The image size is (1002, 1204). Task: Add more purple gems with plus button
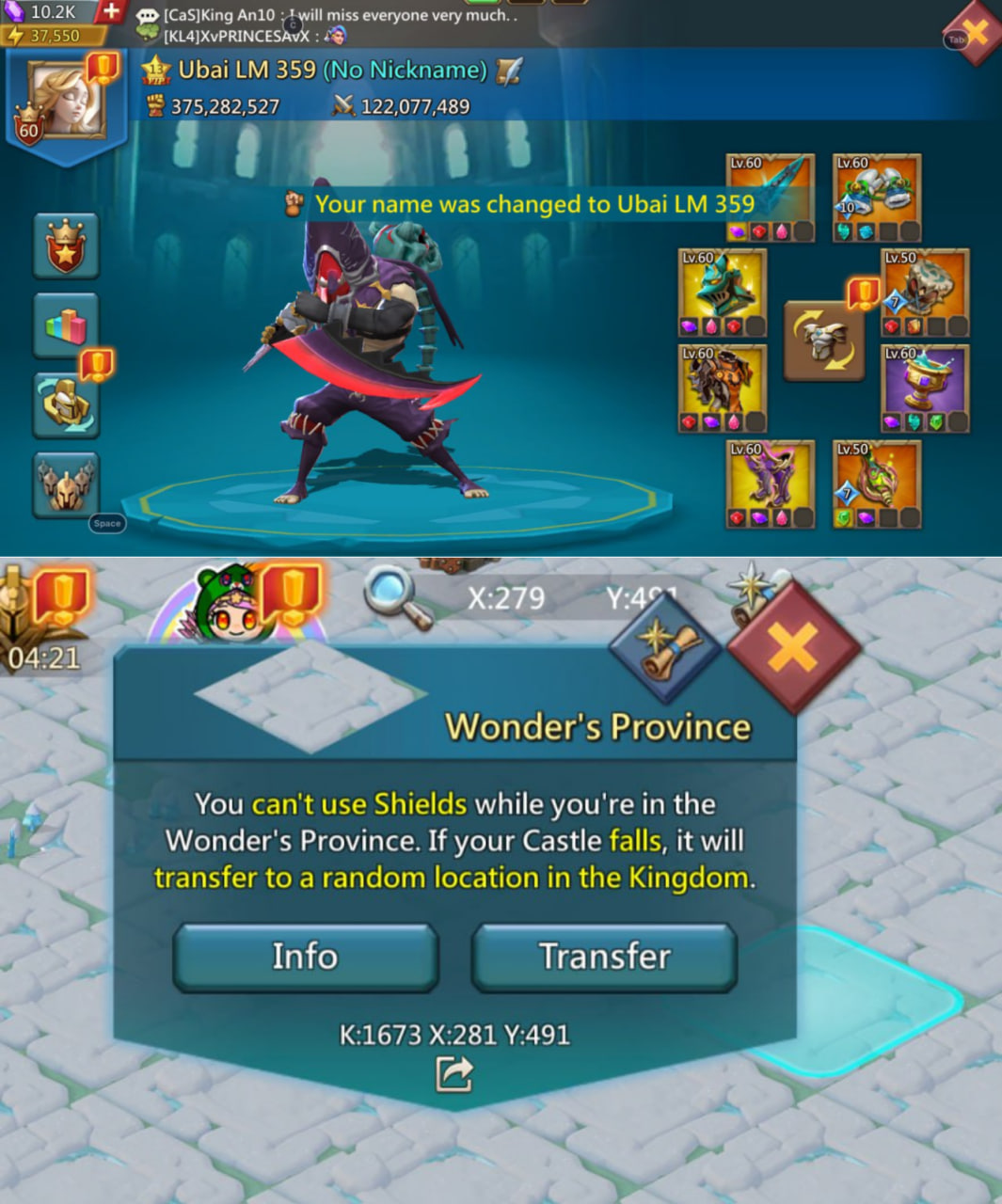click(x=111, y=11)
